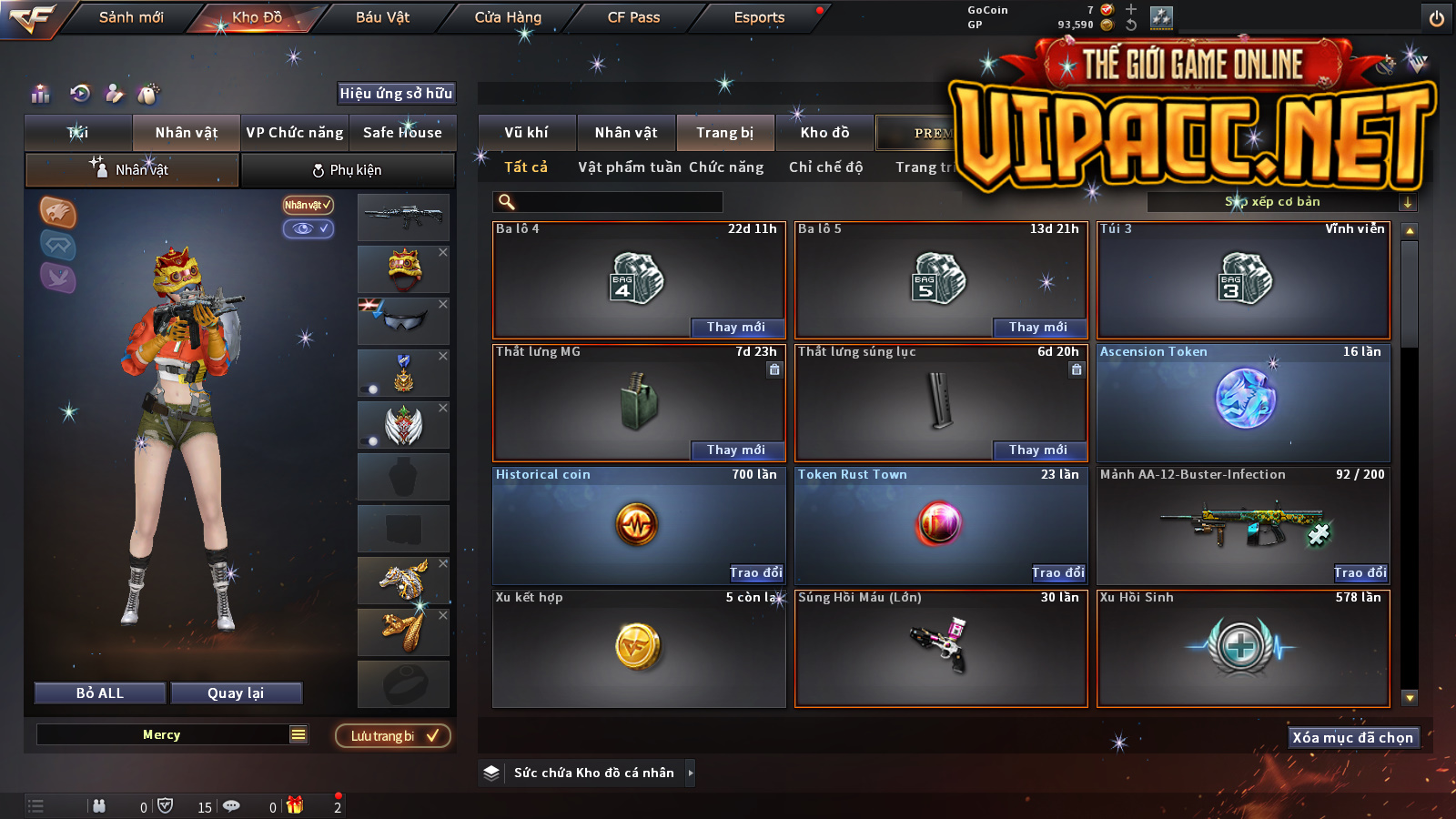Remove all gear with Bỏ ALL

100,693
